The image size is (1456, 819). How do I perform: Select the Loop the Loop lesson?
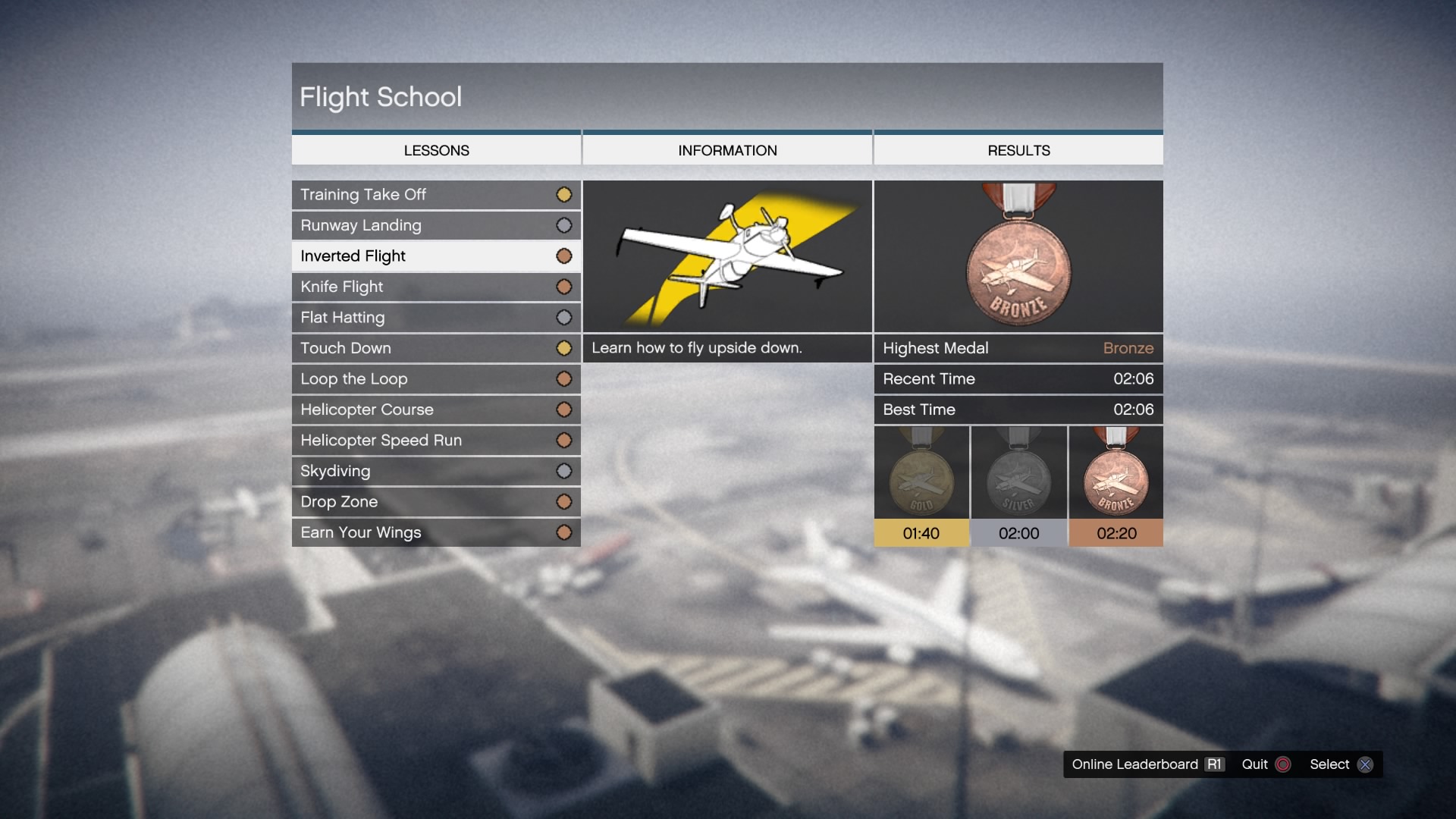pos(436,379)
